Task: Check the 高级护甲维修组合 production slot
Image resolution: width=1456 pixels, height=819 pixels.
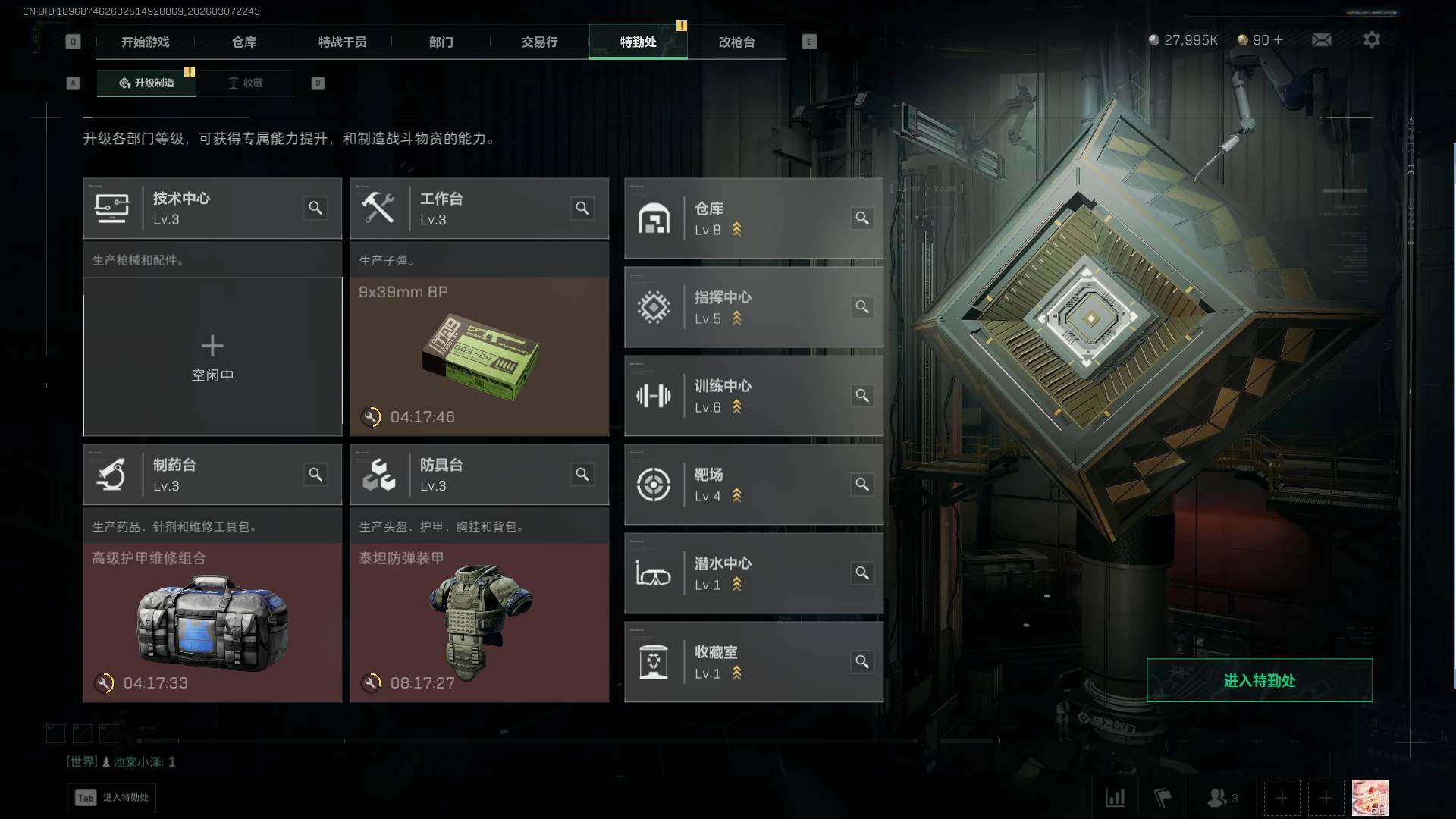Action: [212, 623]
